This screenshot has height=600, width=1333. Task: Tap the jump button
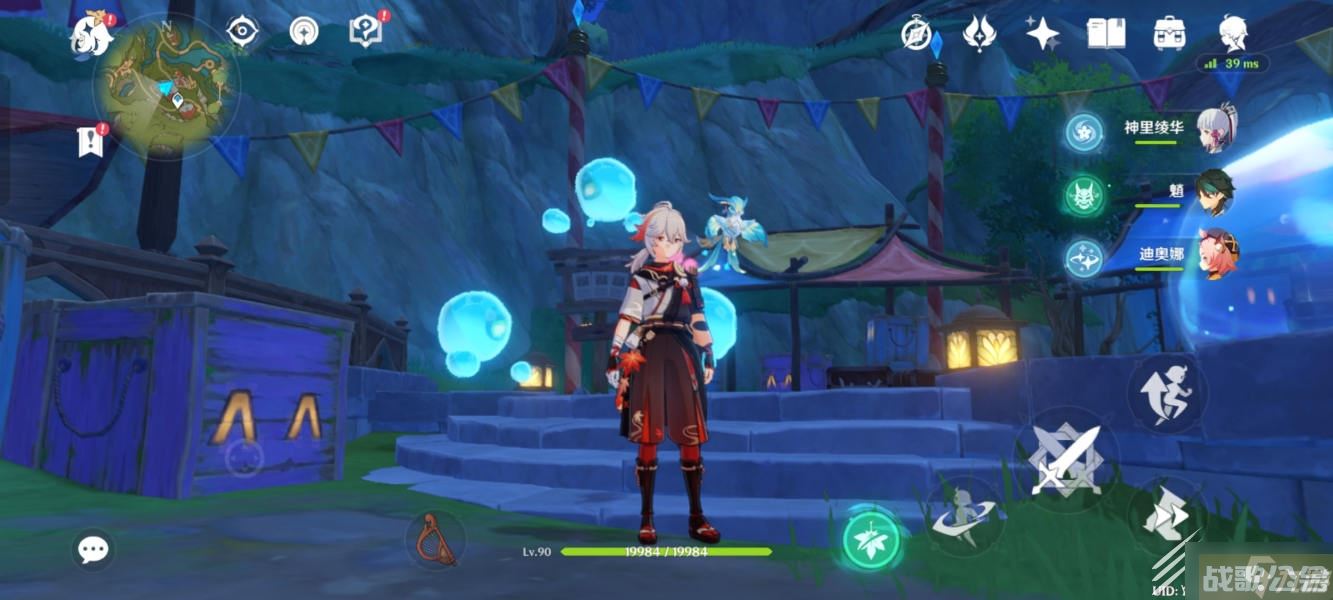[x=1167, y=394]
